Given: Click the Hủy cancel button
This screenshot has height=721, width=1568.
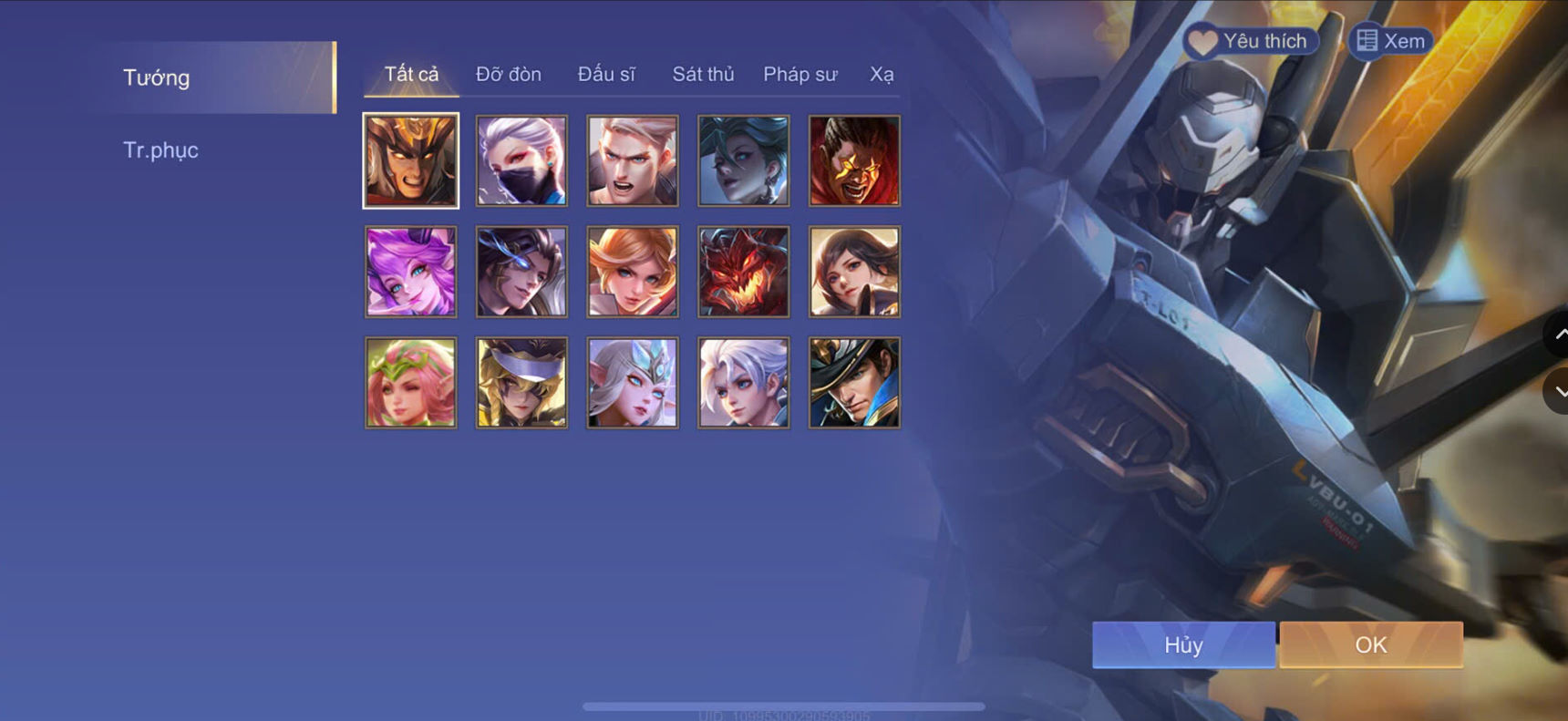Looking at the screenshot, I should 1182,644.
